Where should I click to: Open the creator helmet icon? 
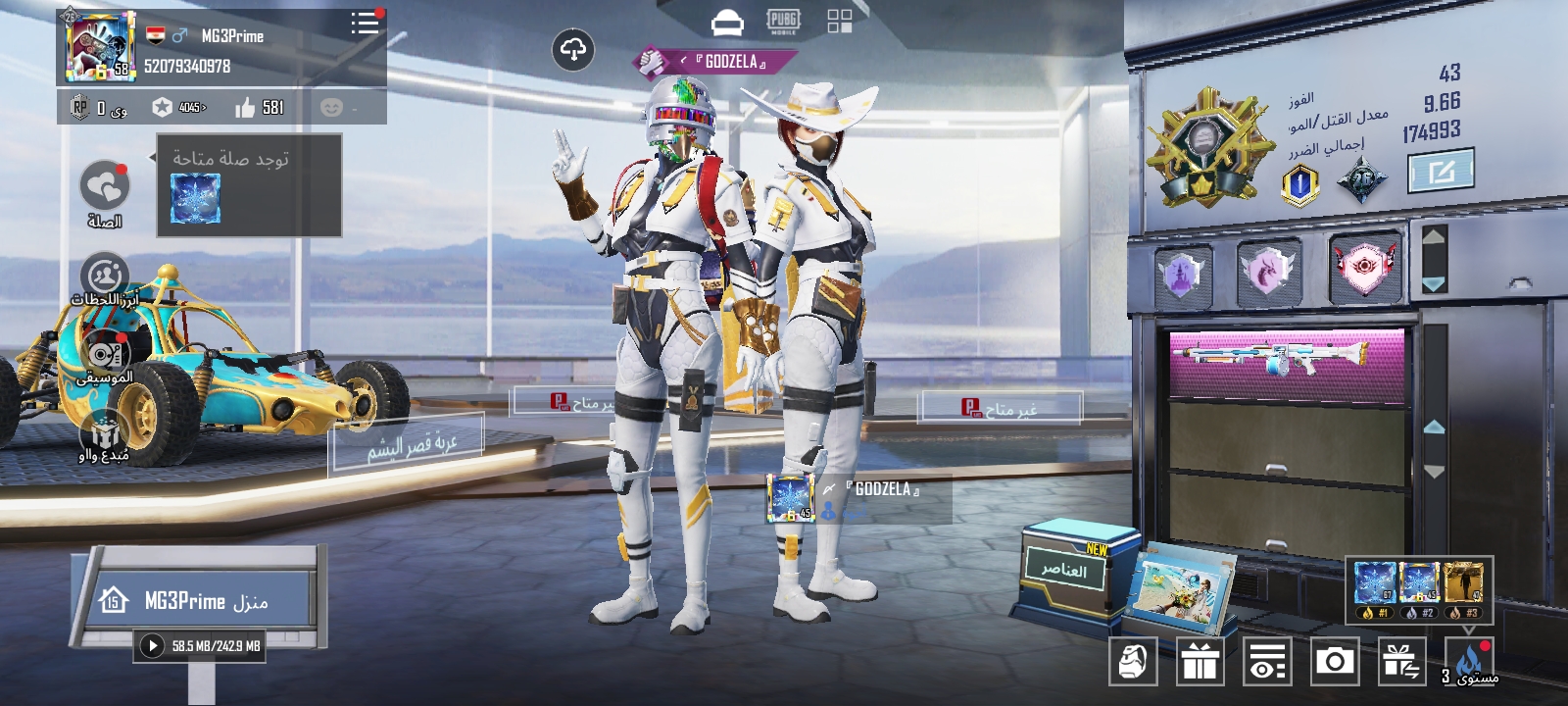(x=104, y=433)
